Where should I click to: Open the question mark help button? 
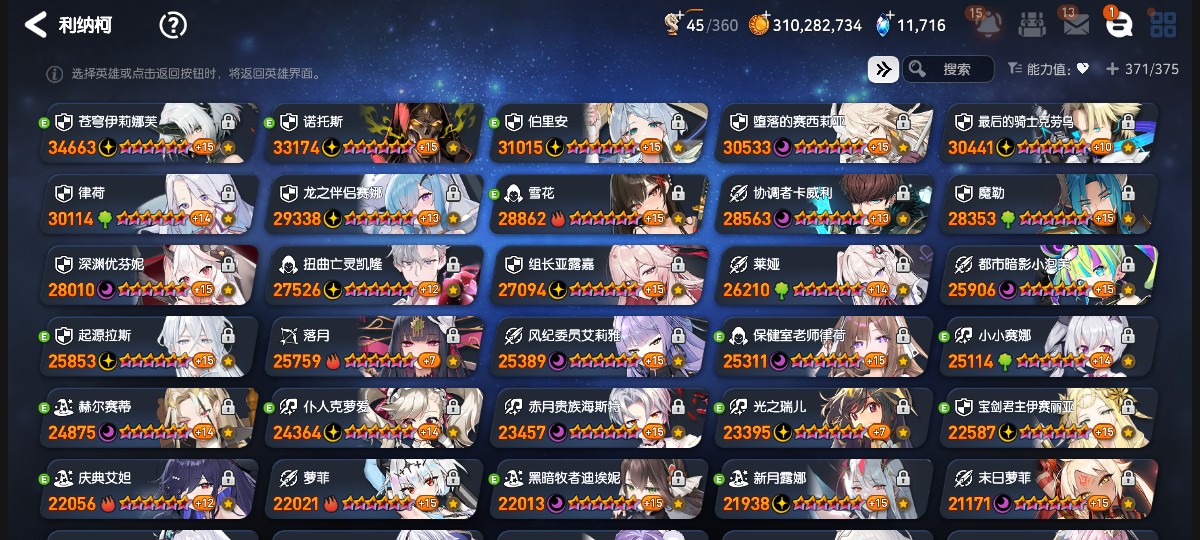click(x=173, y=26)
